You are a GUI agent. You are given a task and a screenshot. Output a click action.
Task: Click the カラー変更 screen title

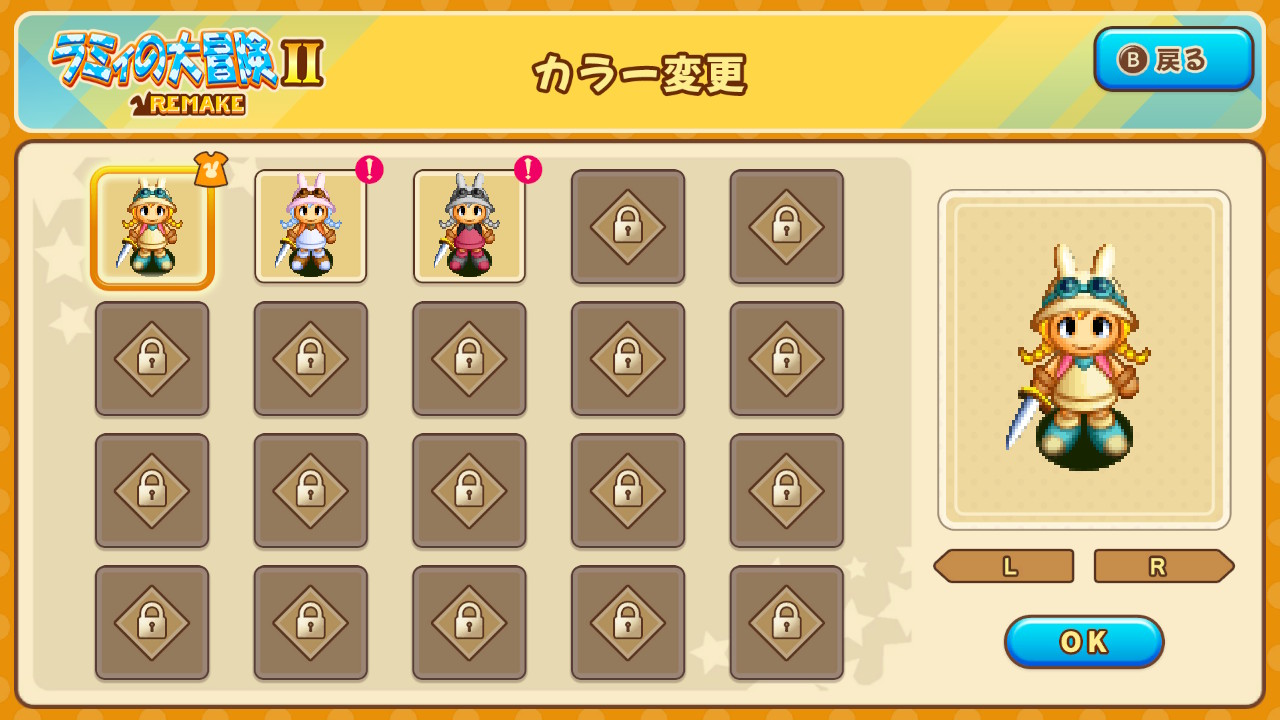click(x=640, y=76)
